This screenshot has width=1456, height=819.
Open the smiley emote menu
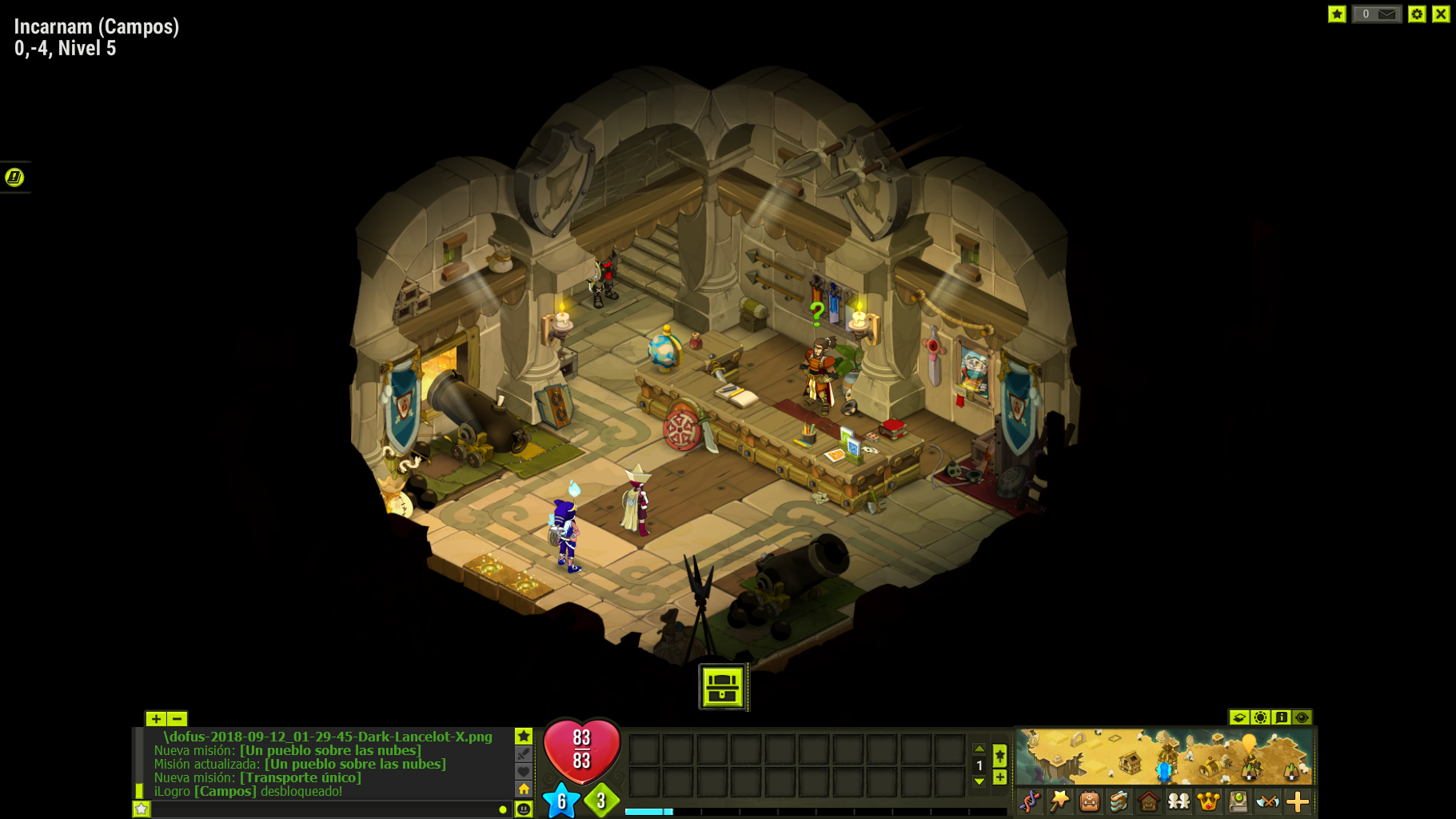point(524,809)
